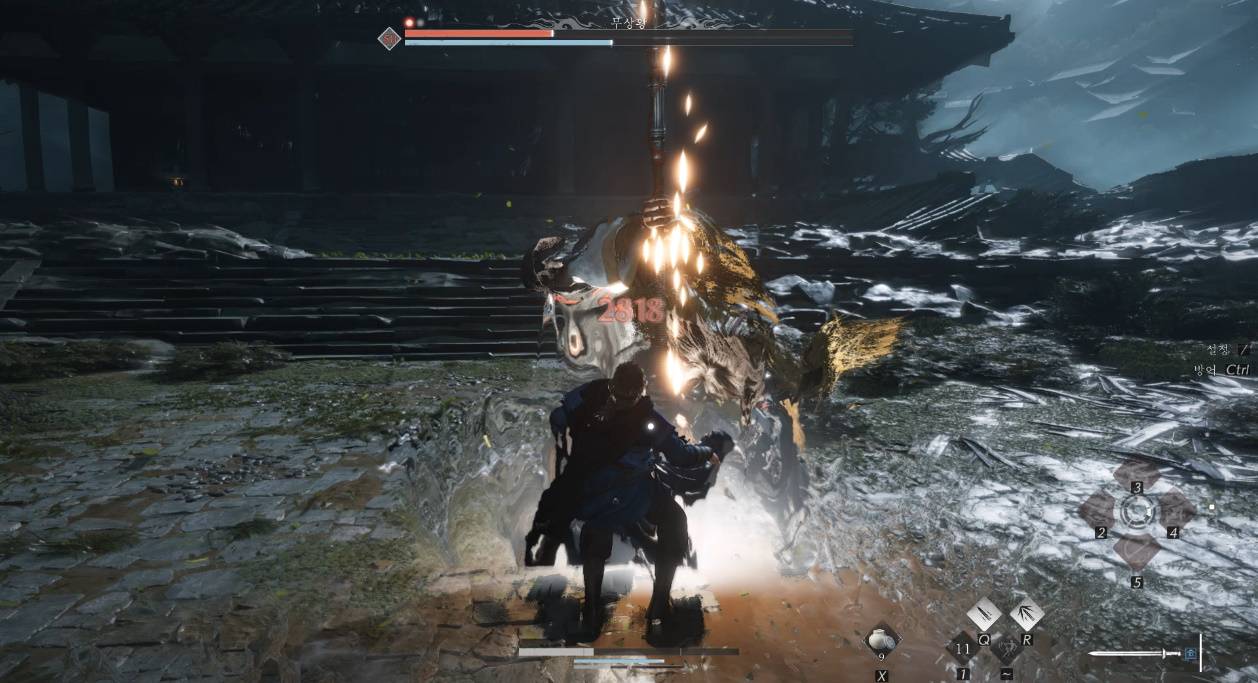Use the healing gourd item
Viewport: 1258px width, 683px height.
tap(881, 640)
